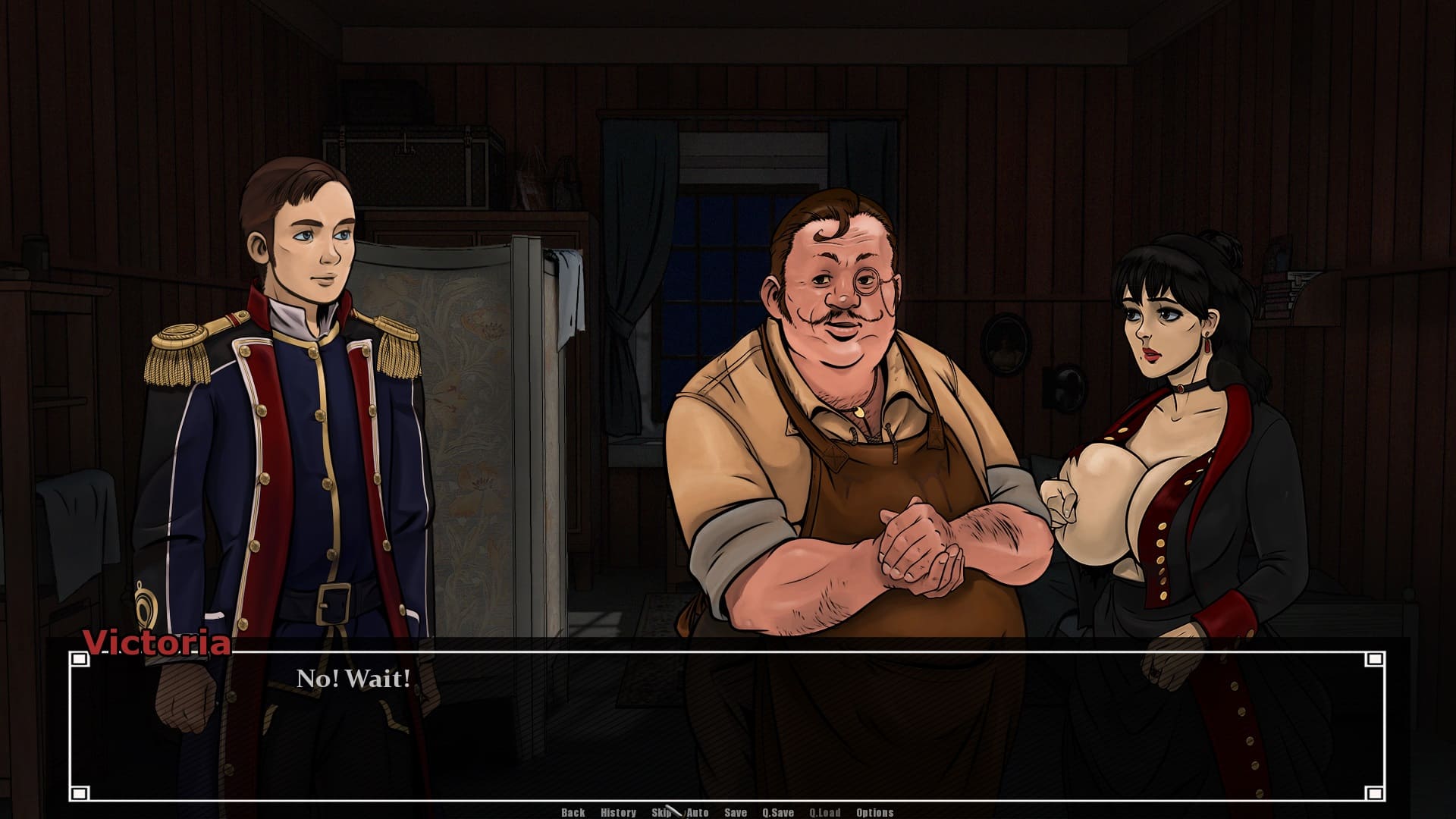Open the dialogue History log
The image size is (1456, 819).
pyautogui.click(x=618, y=812)
